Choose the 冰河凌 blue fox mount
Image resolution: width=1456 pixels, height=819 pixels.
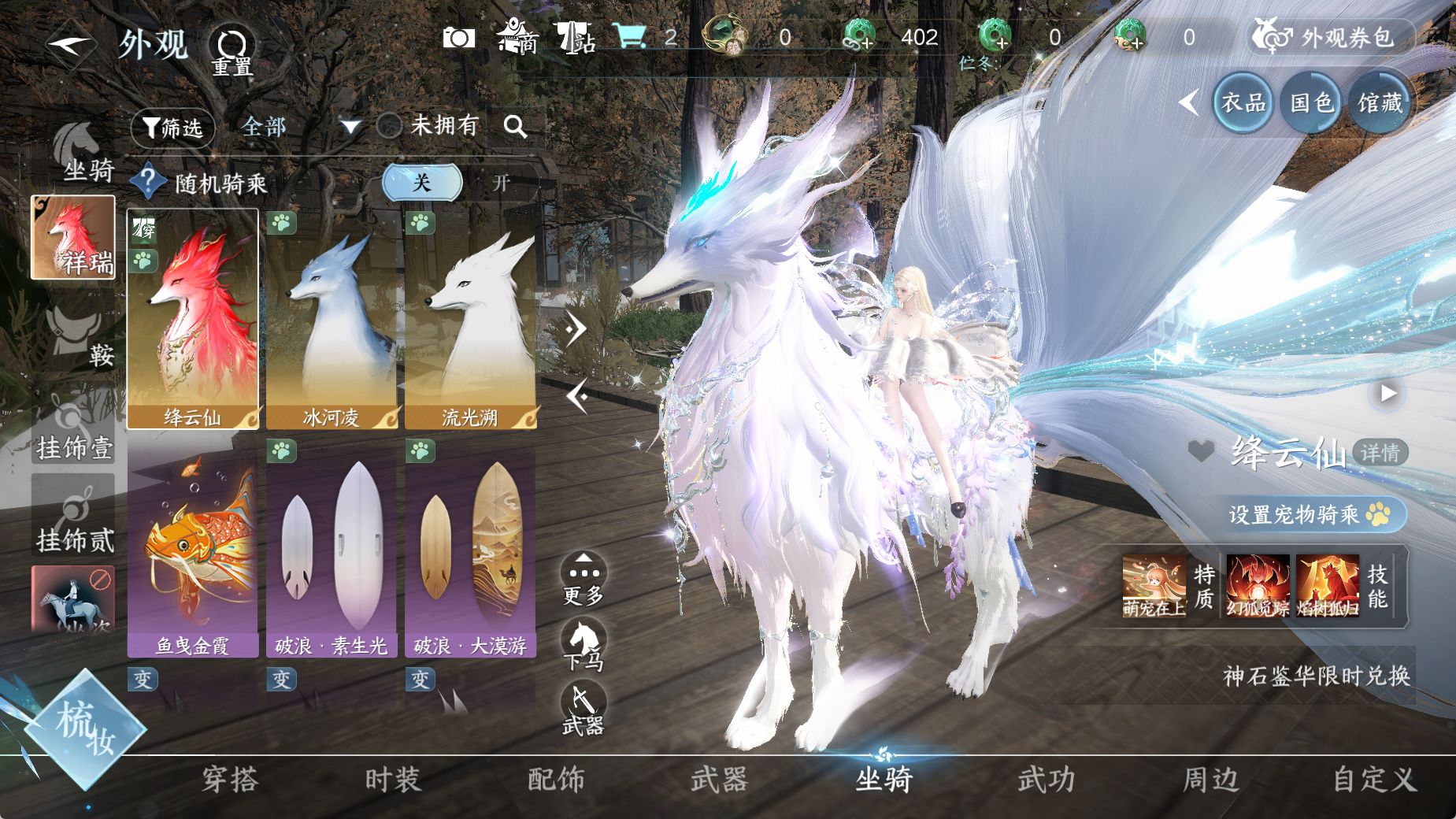point(332,319)
